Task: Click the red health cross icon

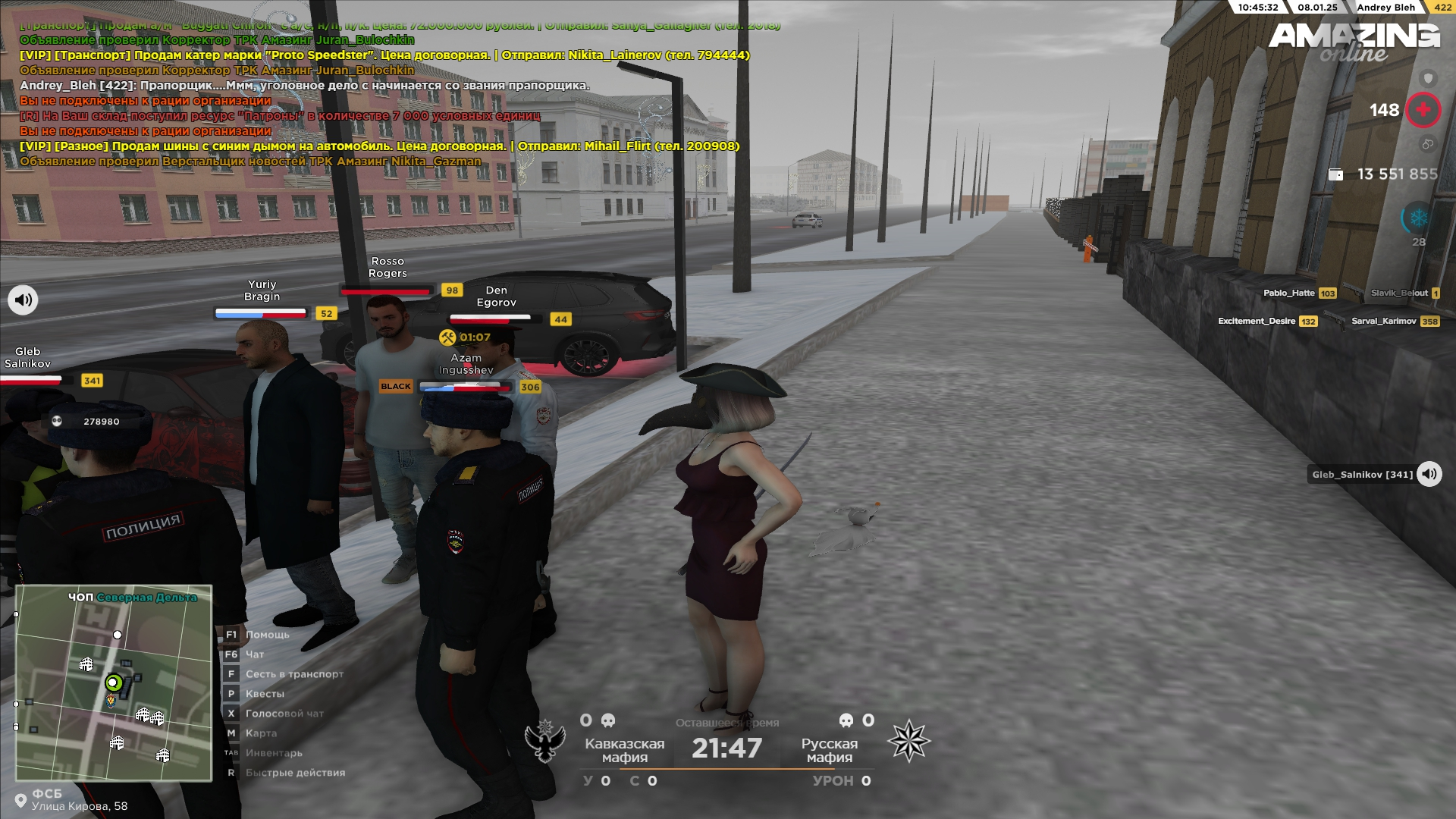Action: pyautogui.click(x=1423, y=110)
